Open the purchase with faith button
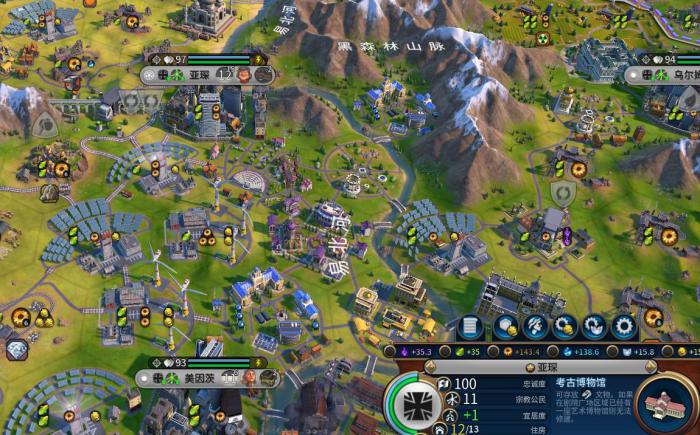This screenshot has width=700, height=435. (x=595, y=326)
